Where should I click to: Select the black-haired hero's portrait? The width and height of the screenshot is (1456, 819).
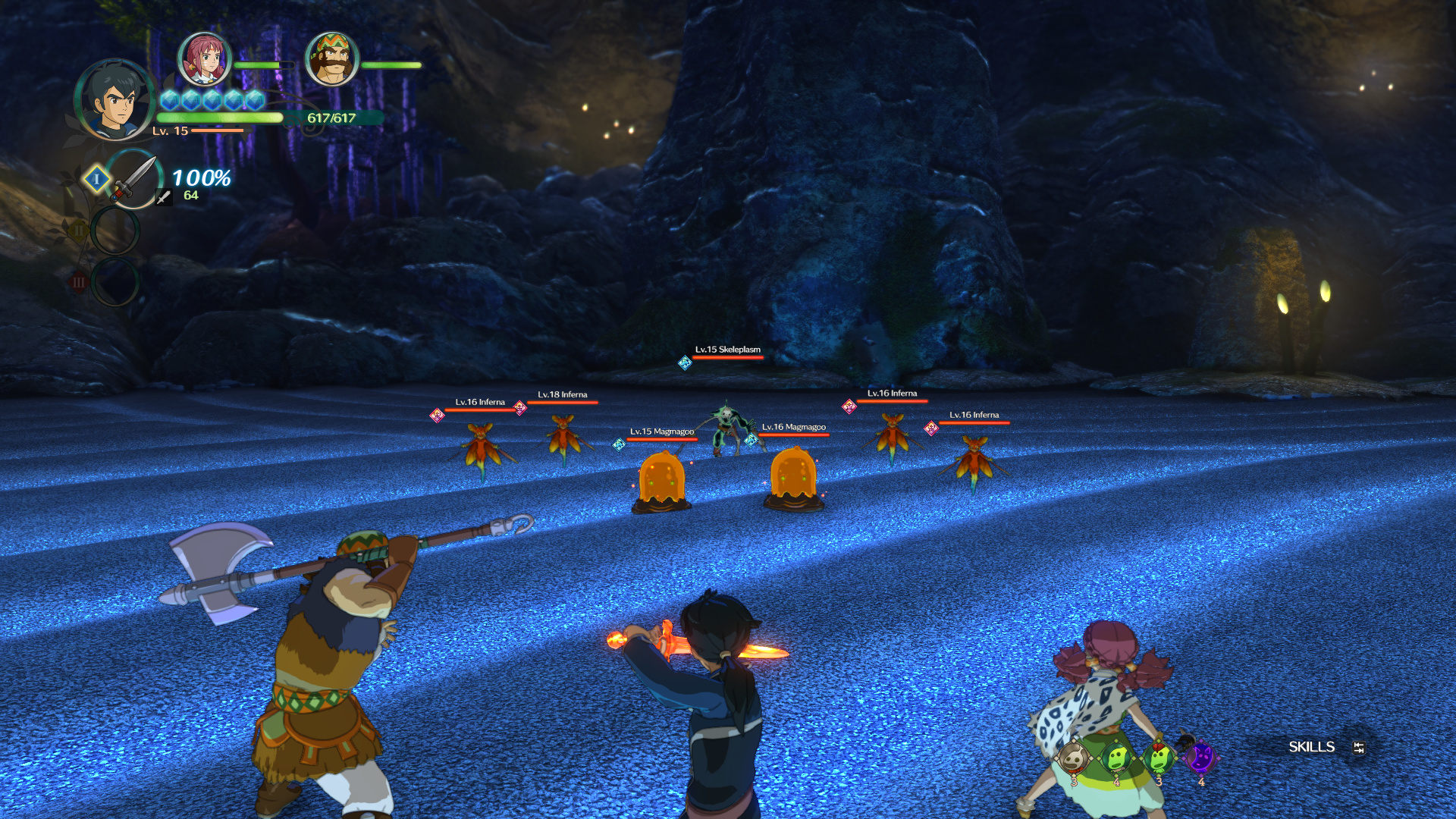[115, 99]
